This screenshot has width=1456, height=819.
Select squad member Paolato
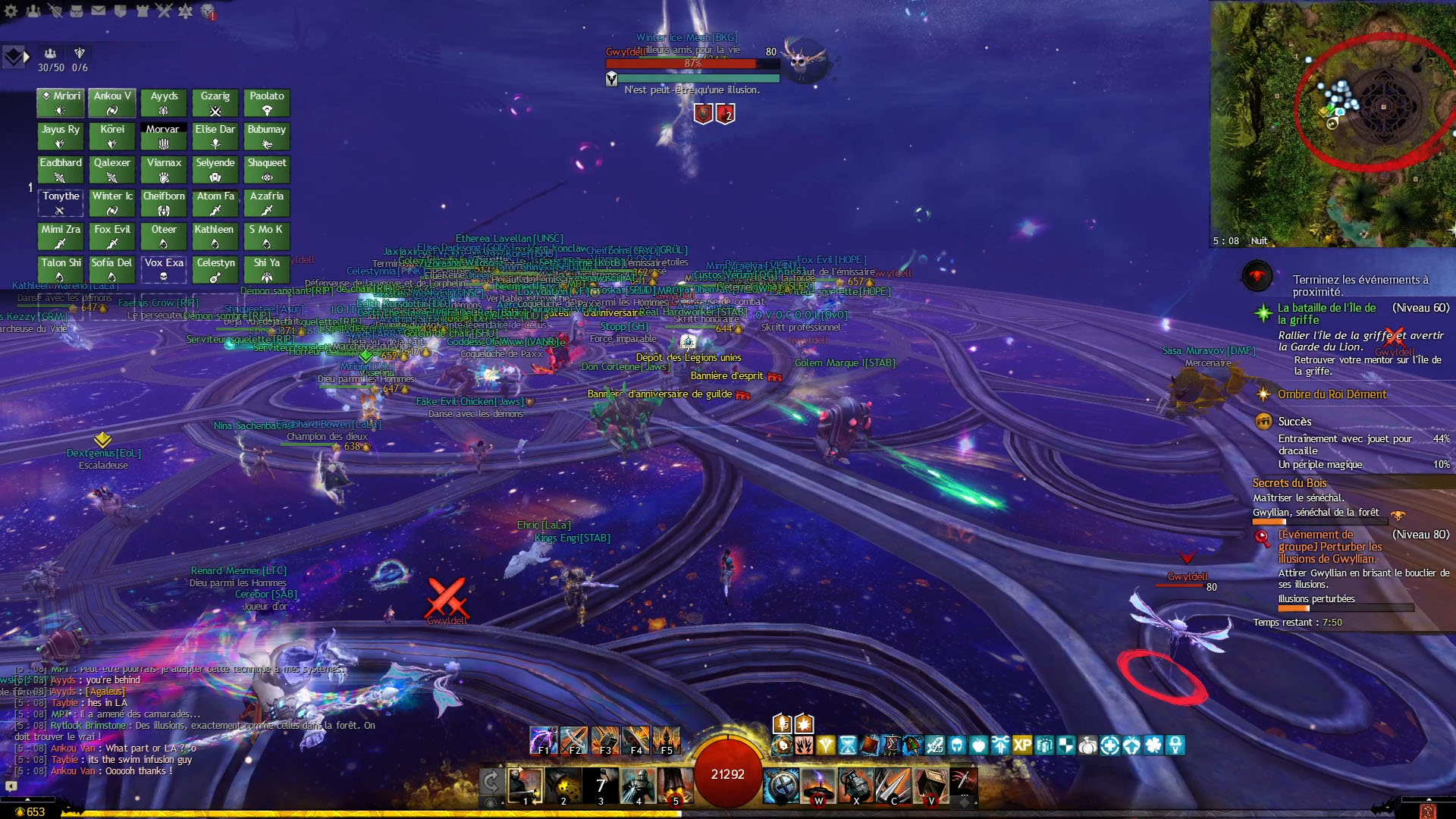267,102
